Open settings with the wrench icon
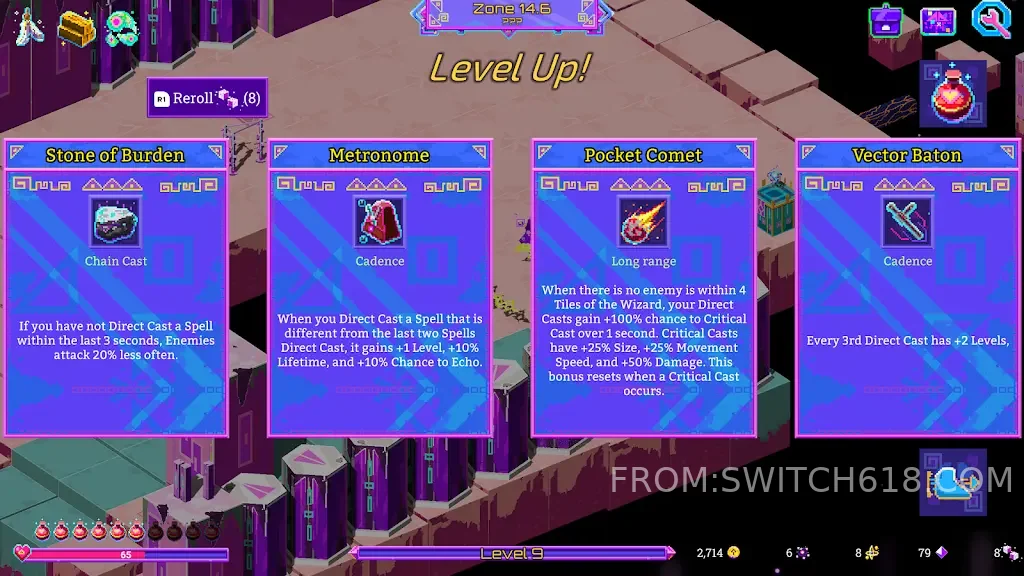The height and width of the screenshot is (576, 1024). tap(991, 21)
